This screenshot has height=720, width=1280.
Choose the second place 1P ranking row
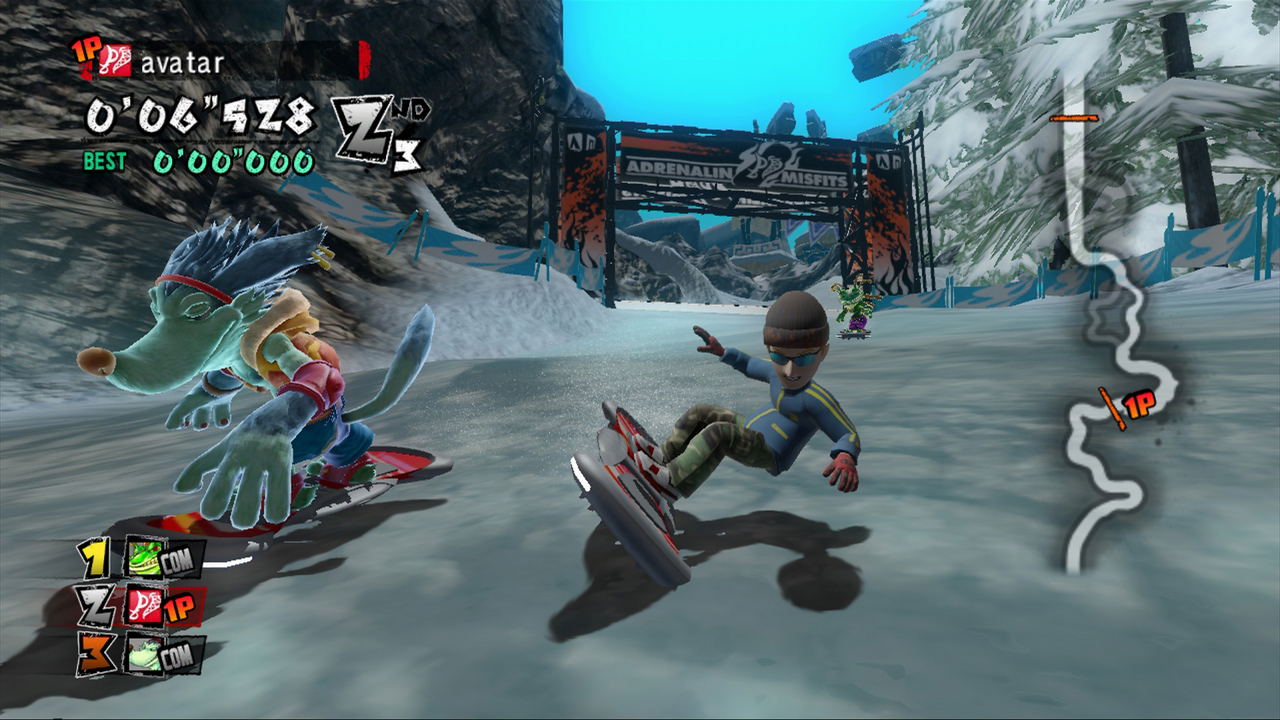coord(142,606)
